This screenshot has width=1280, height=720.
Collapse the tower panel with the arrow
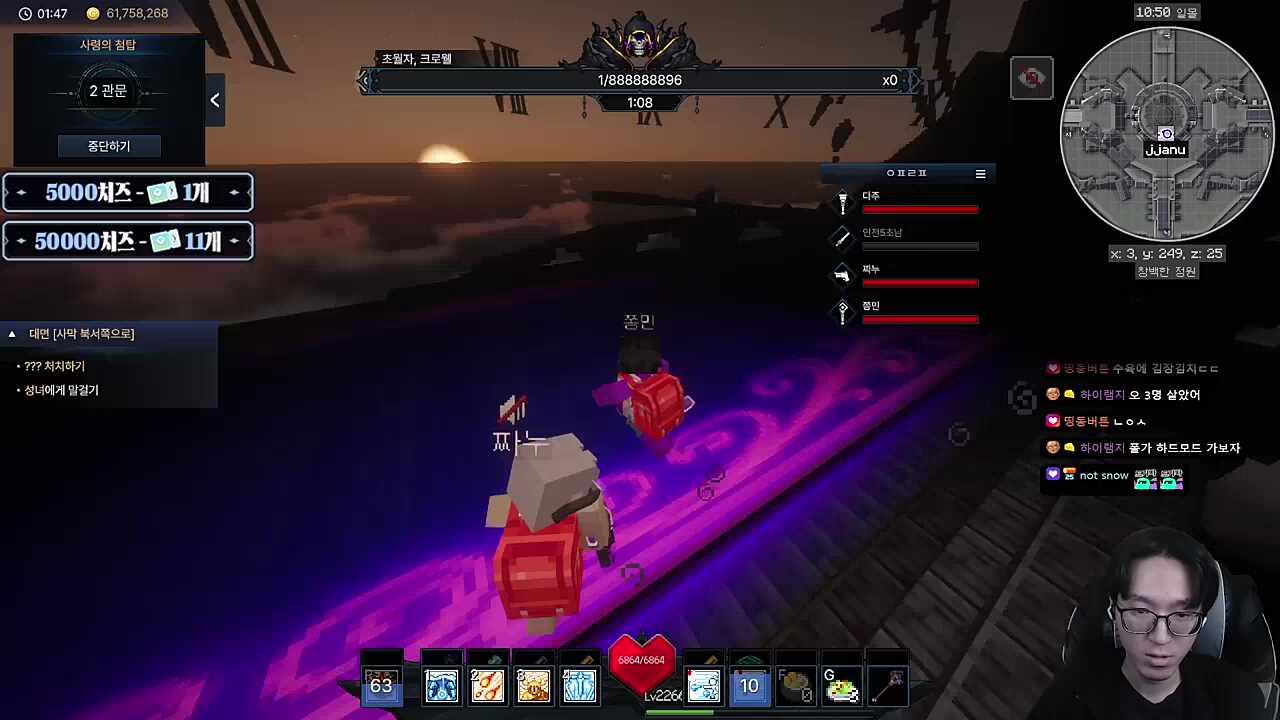215,100
